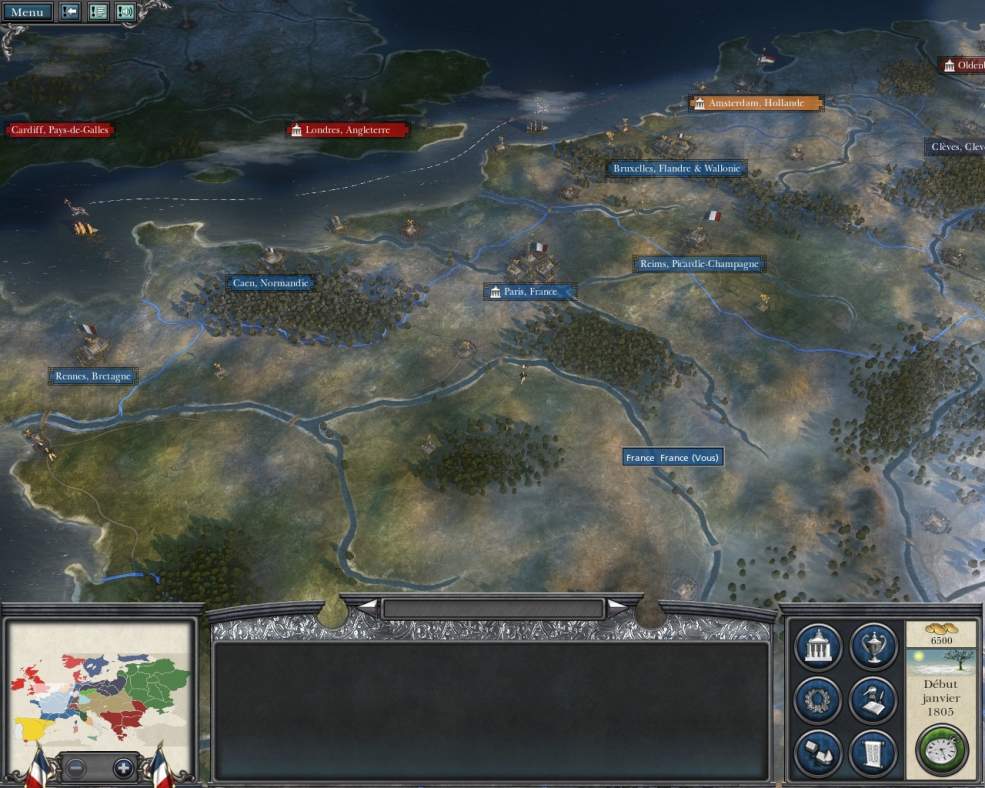This screenshot has width=985, height=788.
Task: Click the exclamation arrow notification button
Action: 70,12
